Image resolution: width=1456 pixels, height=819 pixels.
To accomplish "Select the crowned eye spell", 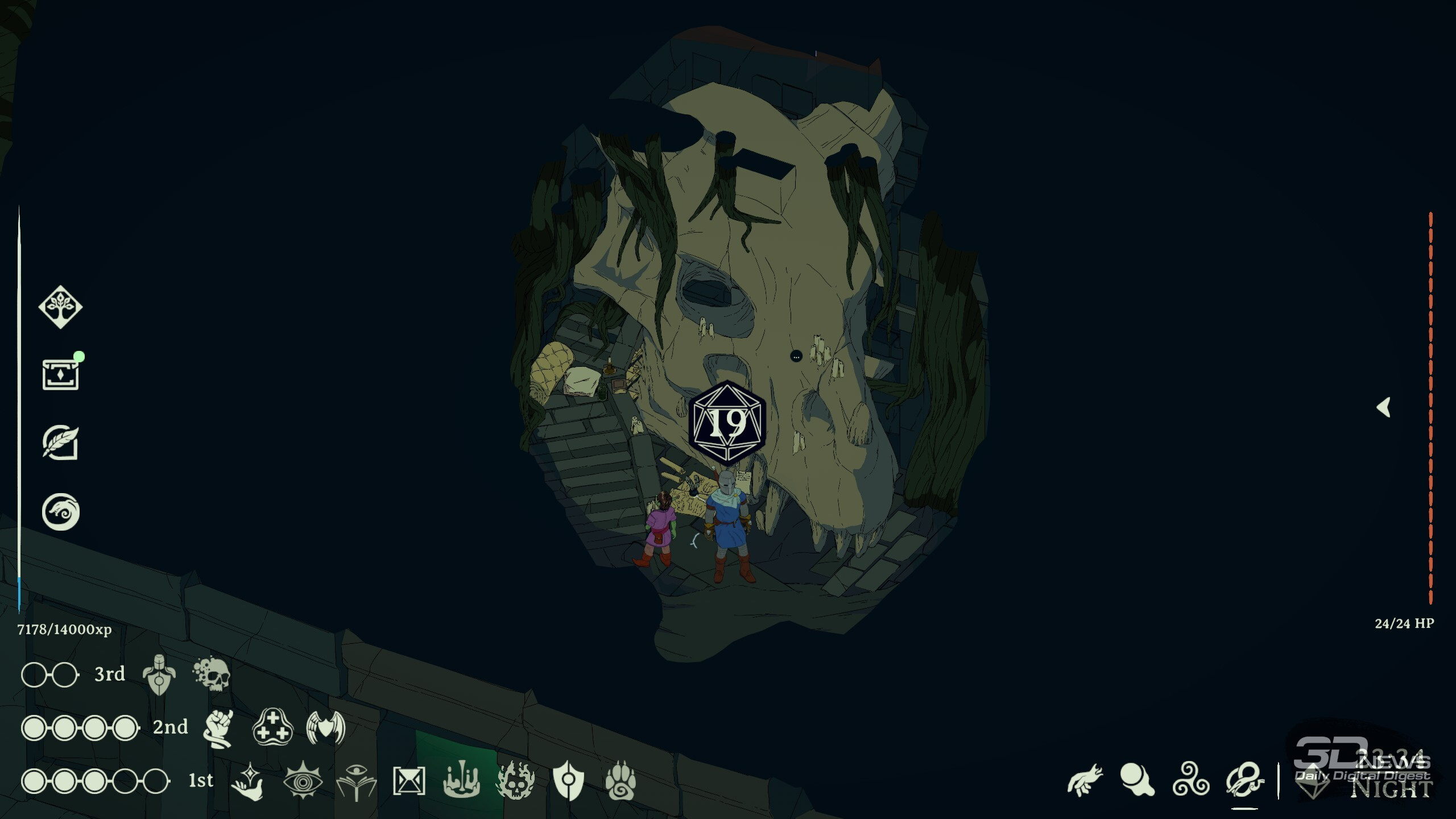I will pos(303,781).
